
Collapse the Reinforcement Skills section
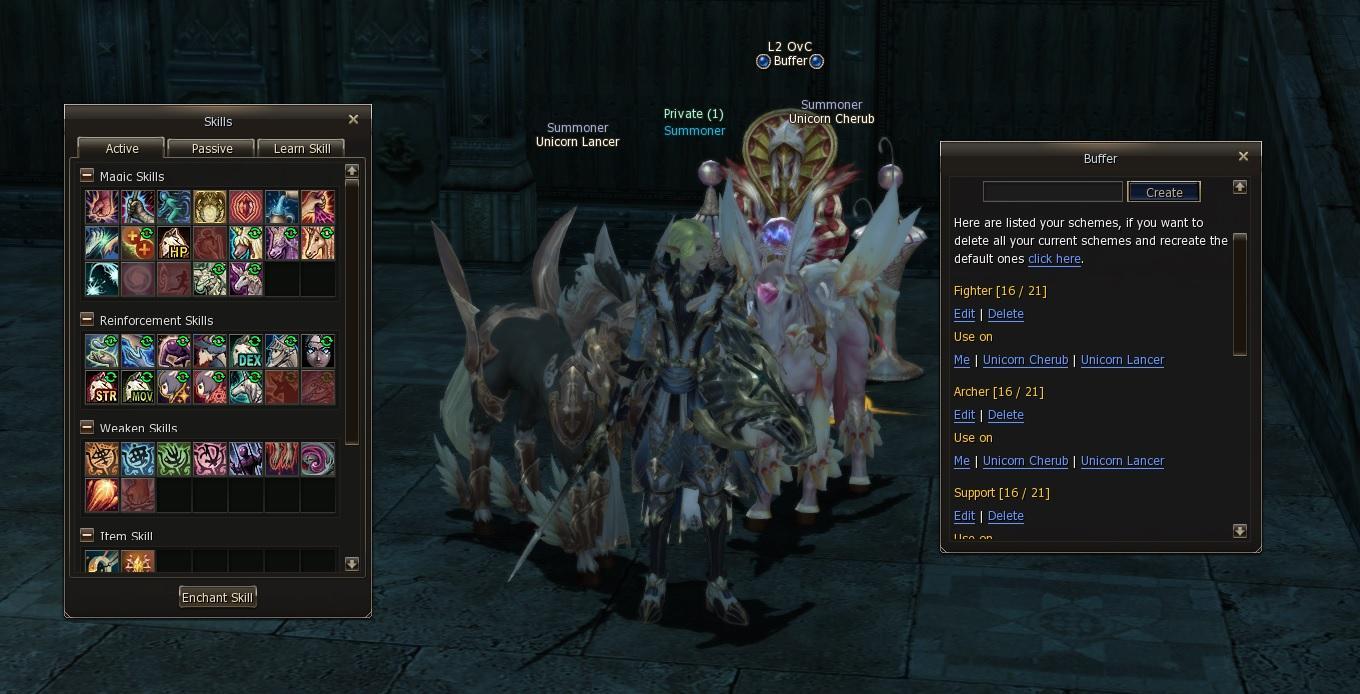pyautogui.click(x=87, y=320)
